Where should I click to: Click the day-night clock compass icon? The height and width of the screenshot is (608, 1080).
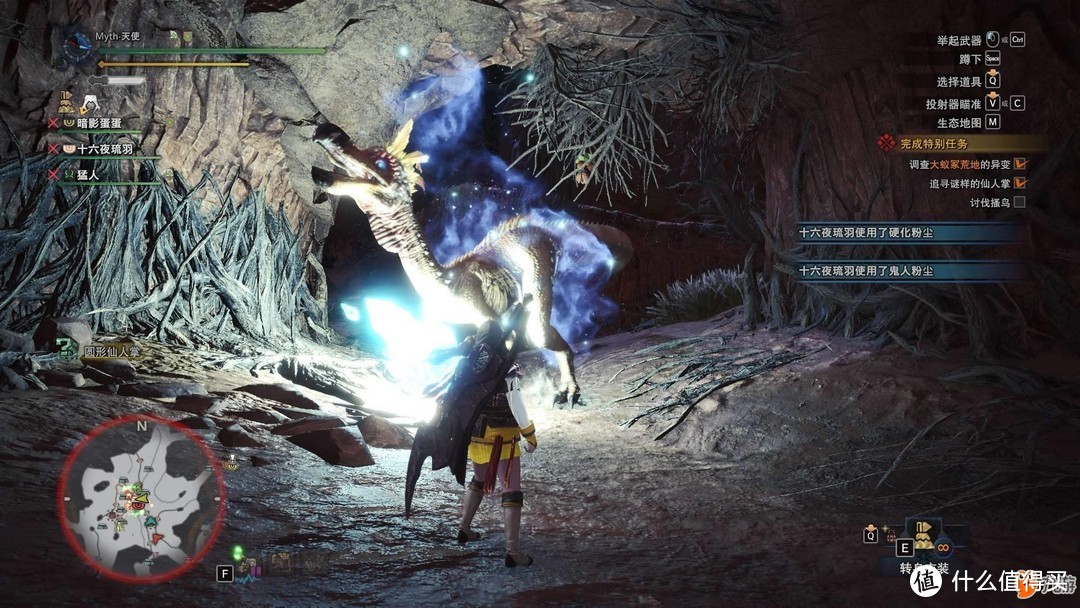[x=78, y=44]
